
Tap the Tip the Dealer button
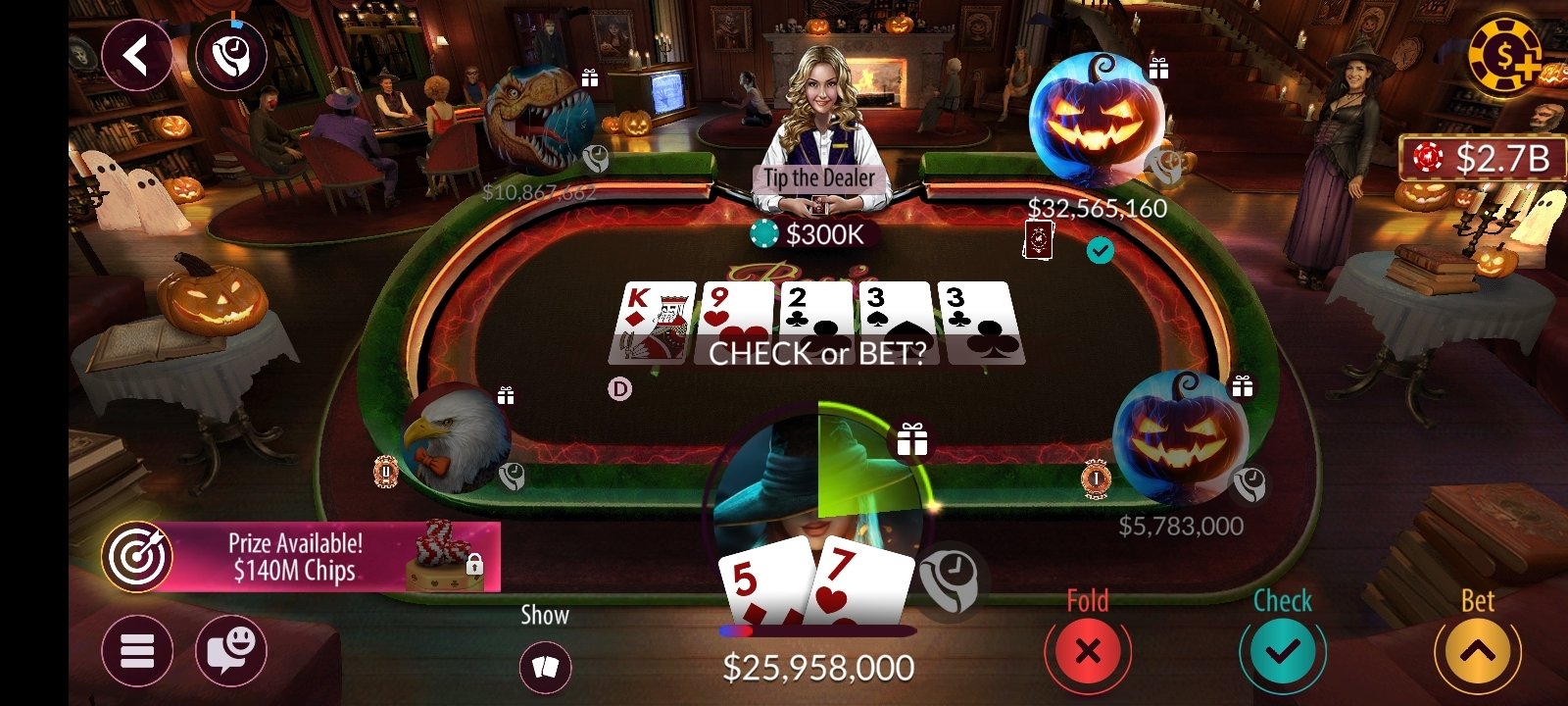(x=819, y=178)
